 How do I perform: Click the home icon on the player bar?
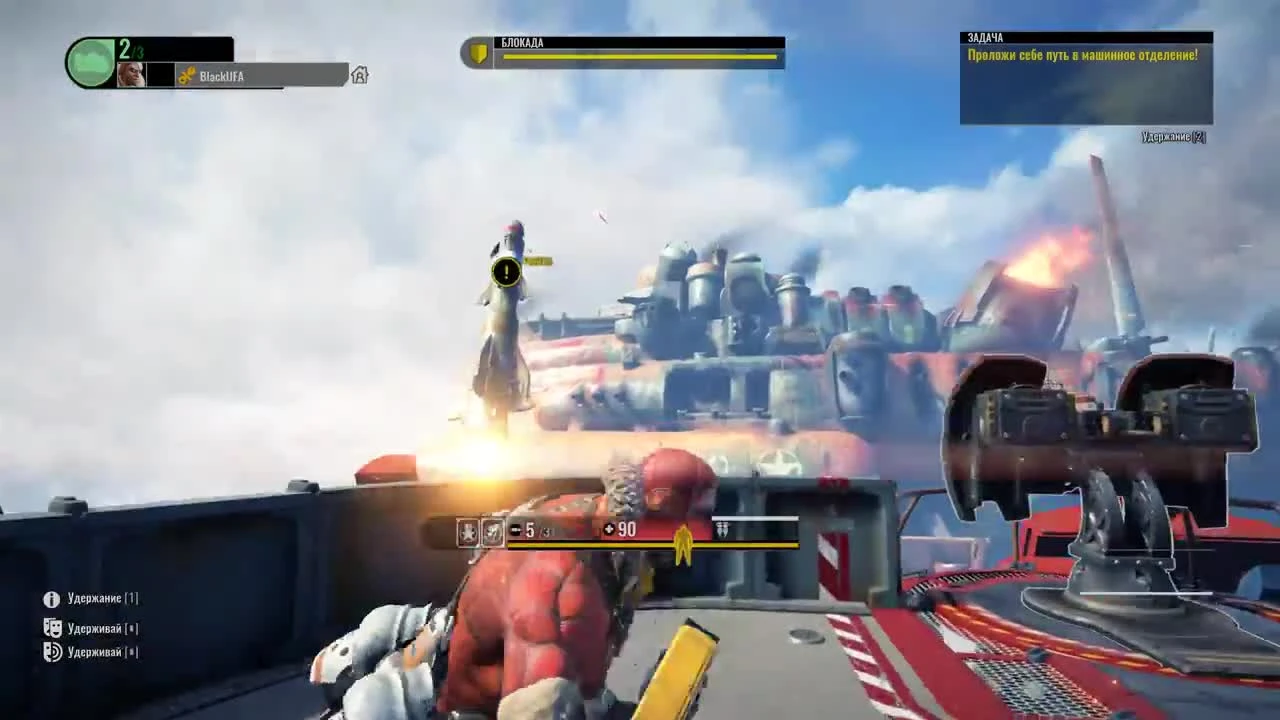360,74
